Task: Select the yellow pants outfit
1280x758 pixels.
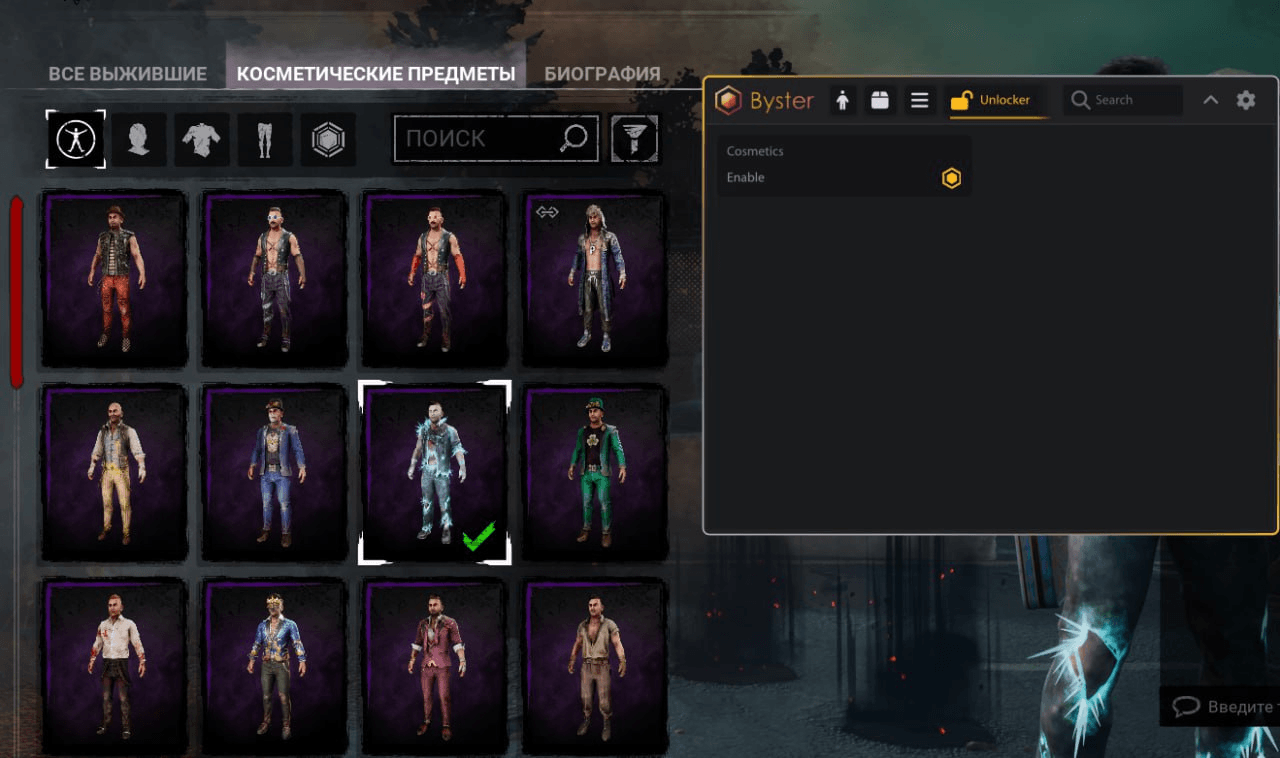Action: click(115, 472)
